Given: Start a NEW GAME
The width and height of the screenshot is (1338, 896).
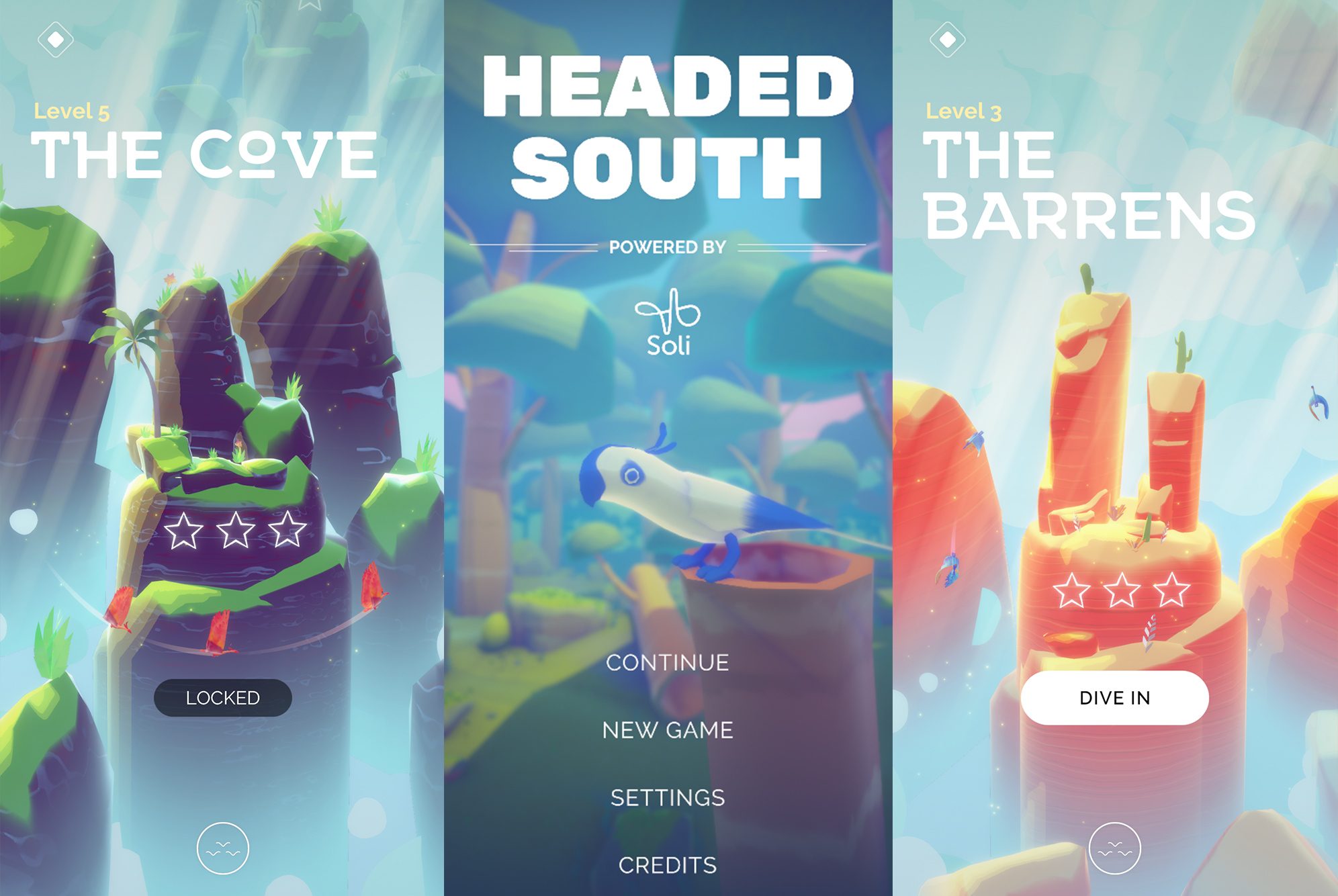Looking at the screenshot, I should [x=666, y=730].
